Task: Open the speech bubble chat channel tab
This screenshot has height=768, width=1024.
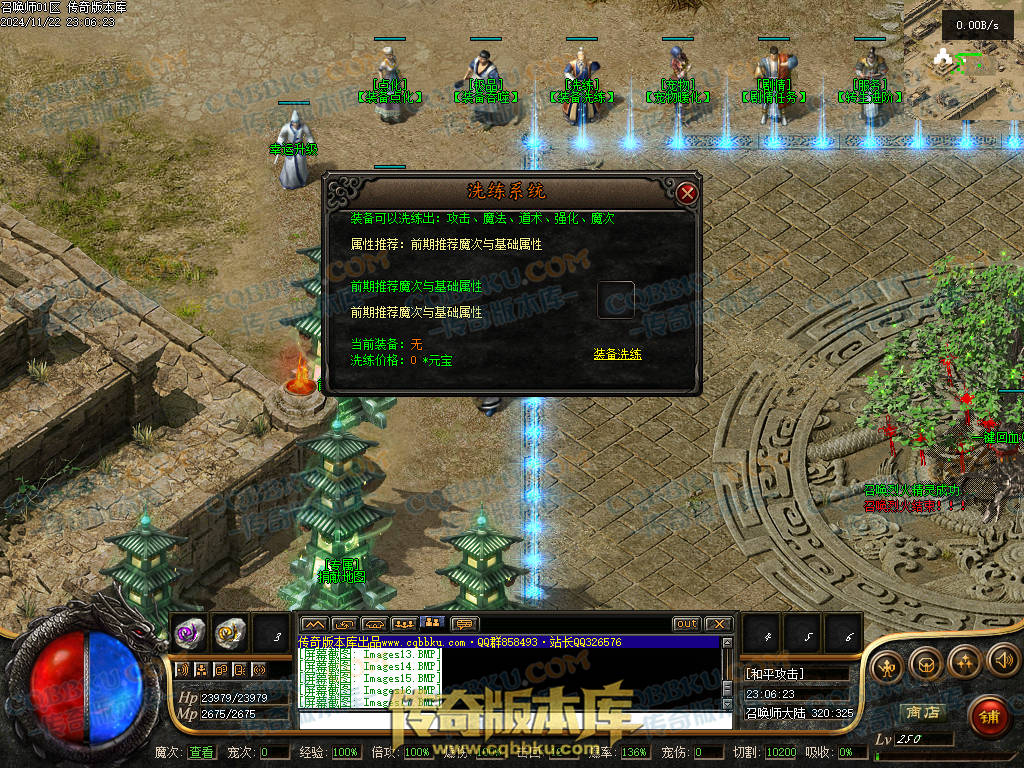Action: 466,624
